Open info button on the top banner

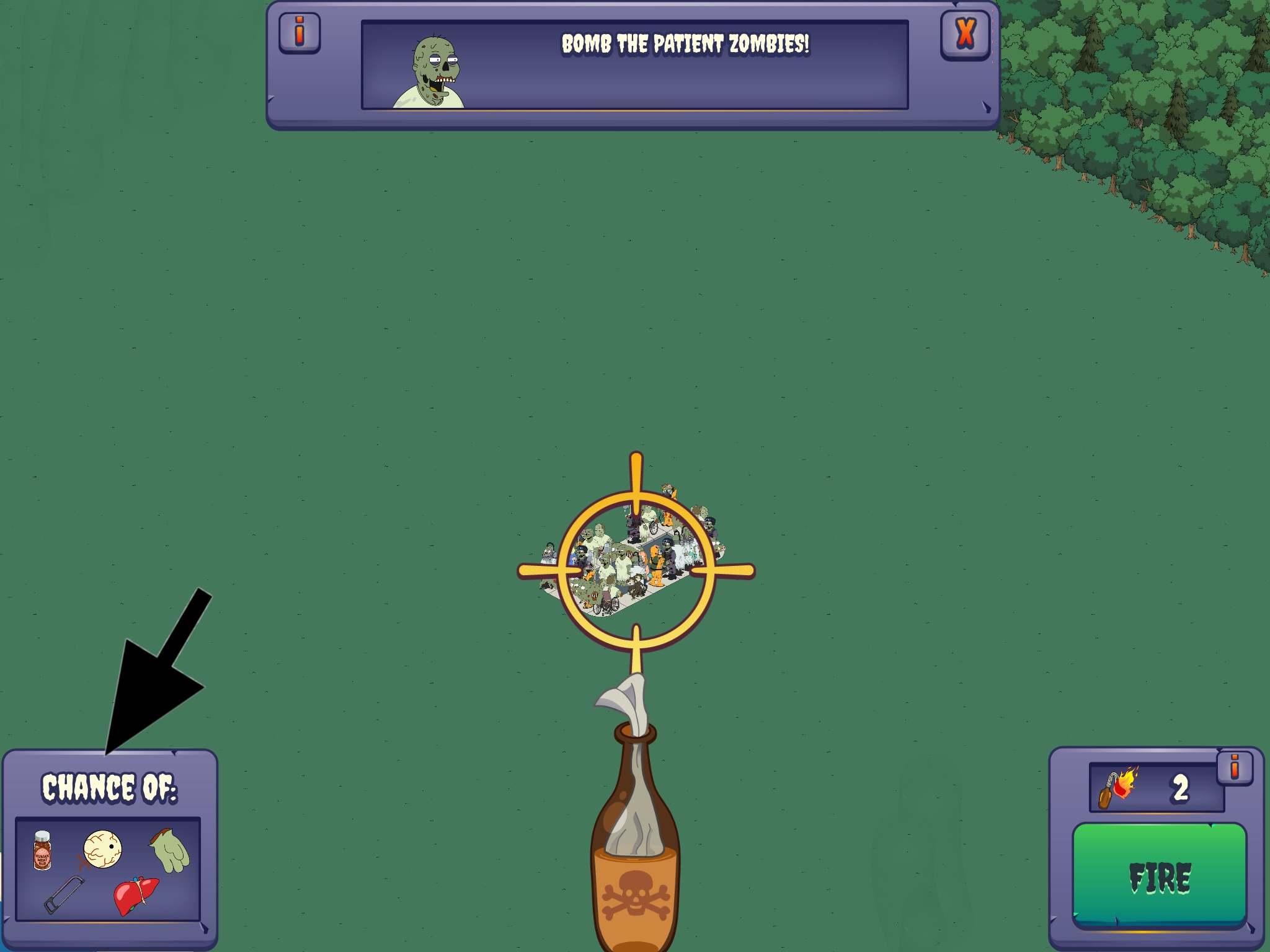[x=300, y=33]
